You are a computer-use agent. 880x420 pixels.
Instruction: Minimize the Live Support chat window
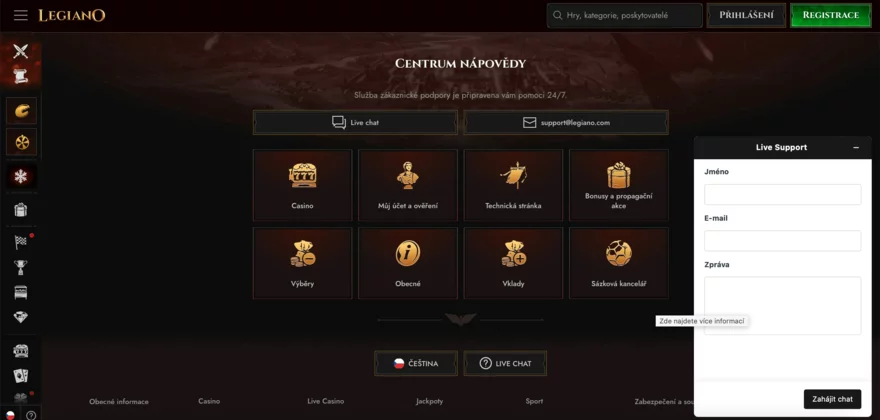tap(856, 147)
